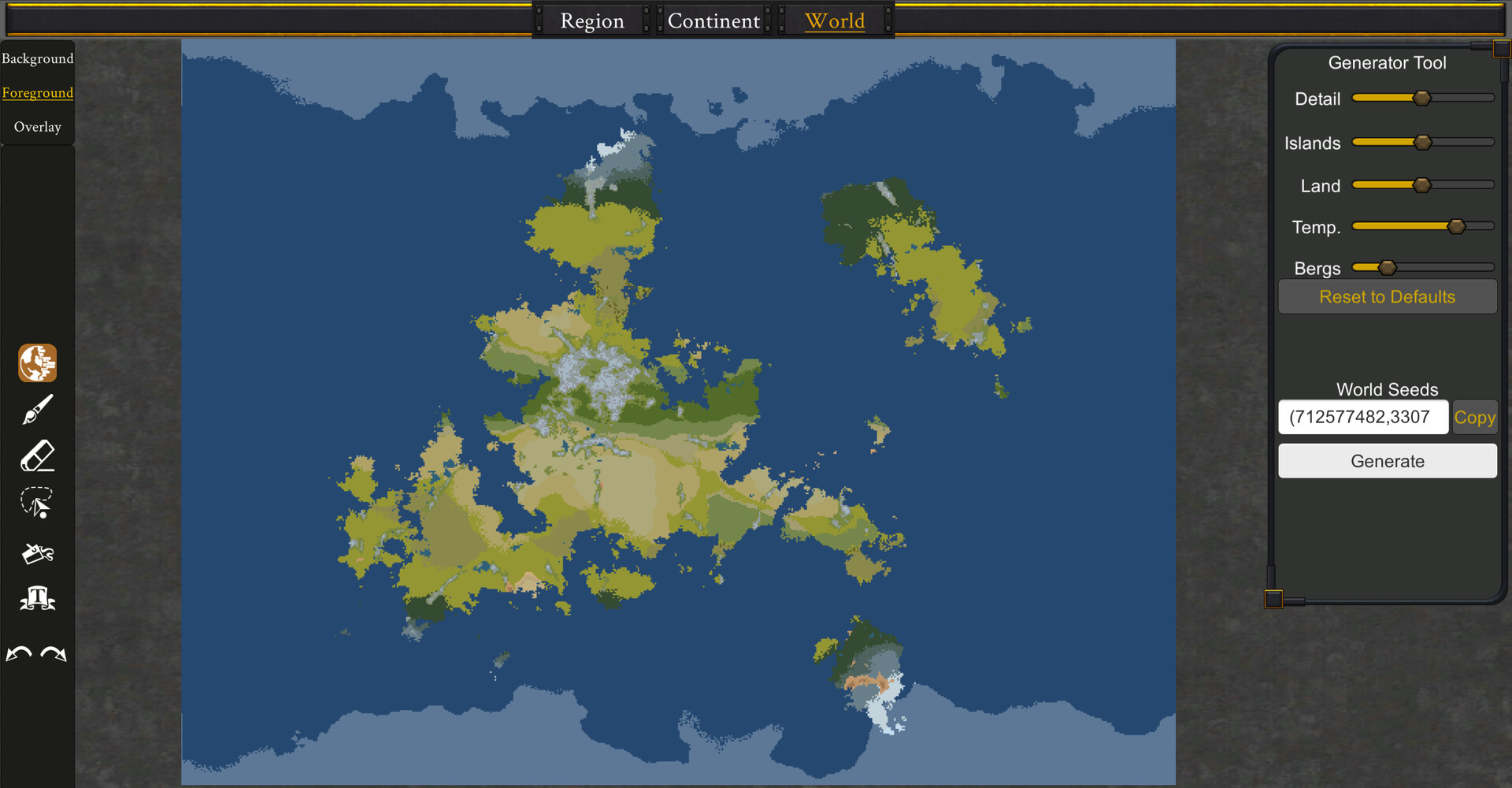Open the Region tab
The height and width of the screenshot is (788, 1512).
591,20
